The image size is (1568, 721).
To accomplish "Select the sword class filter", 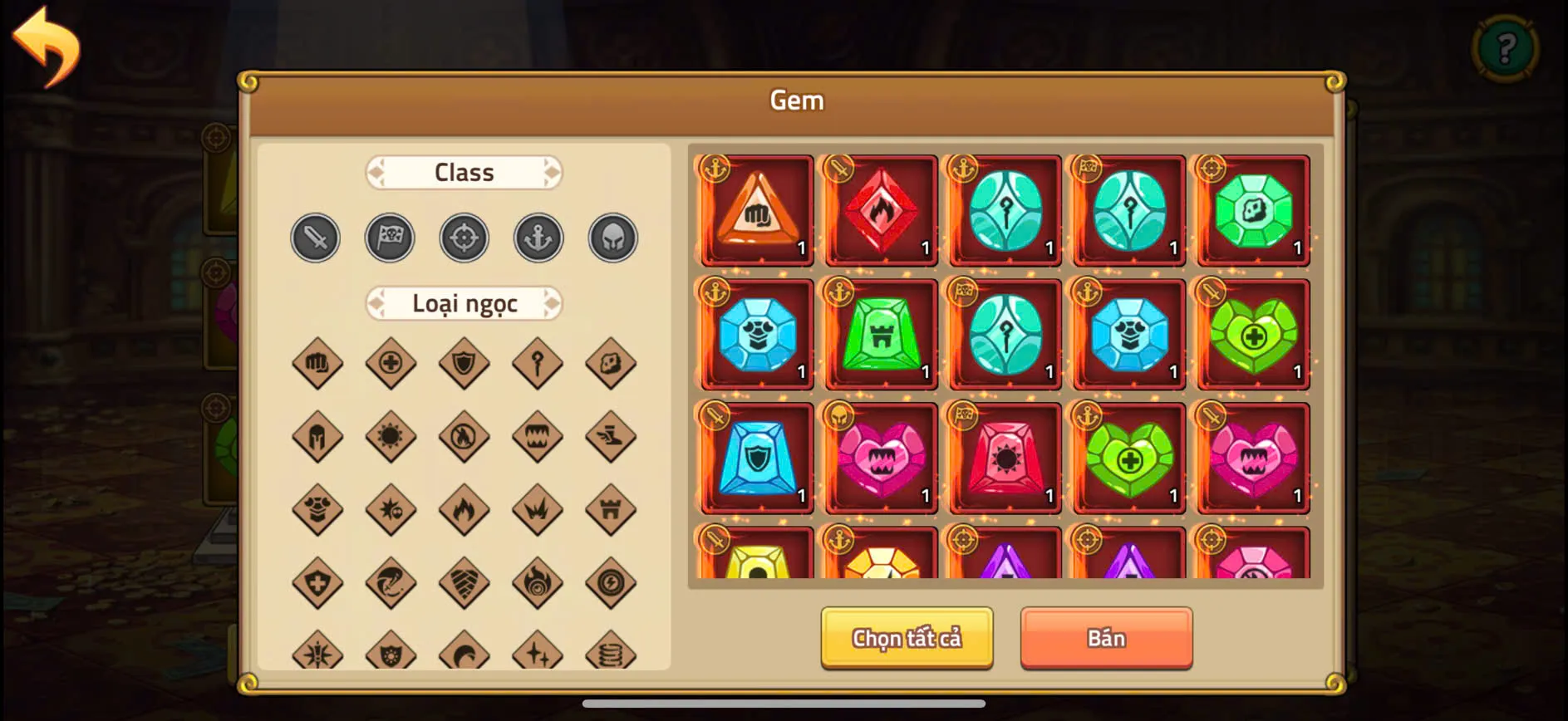I will [315, 238].
